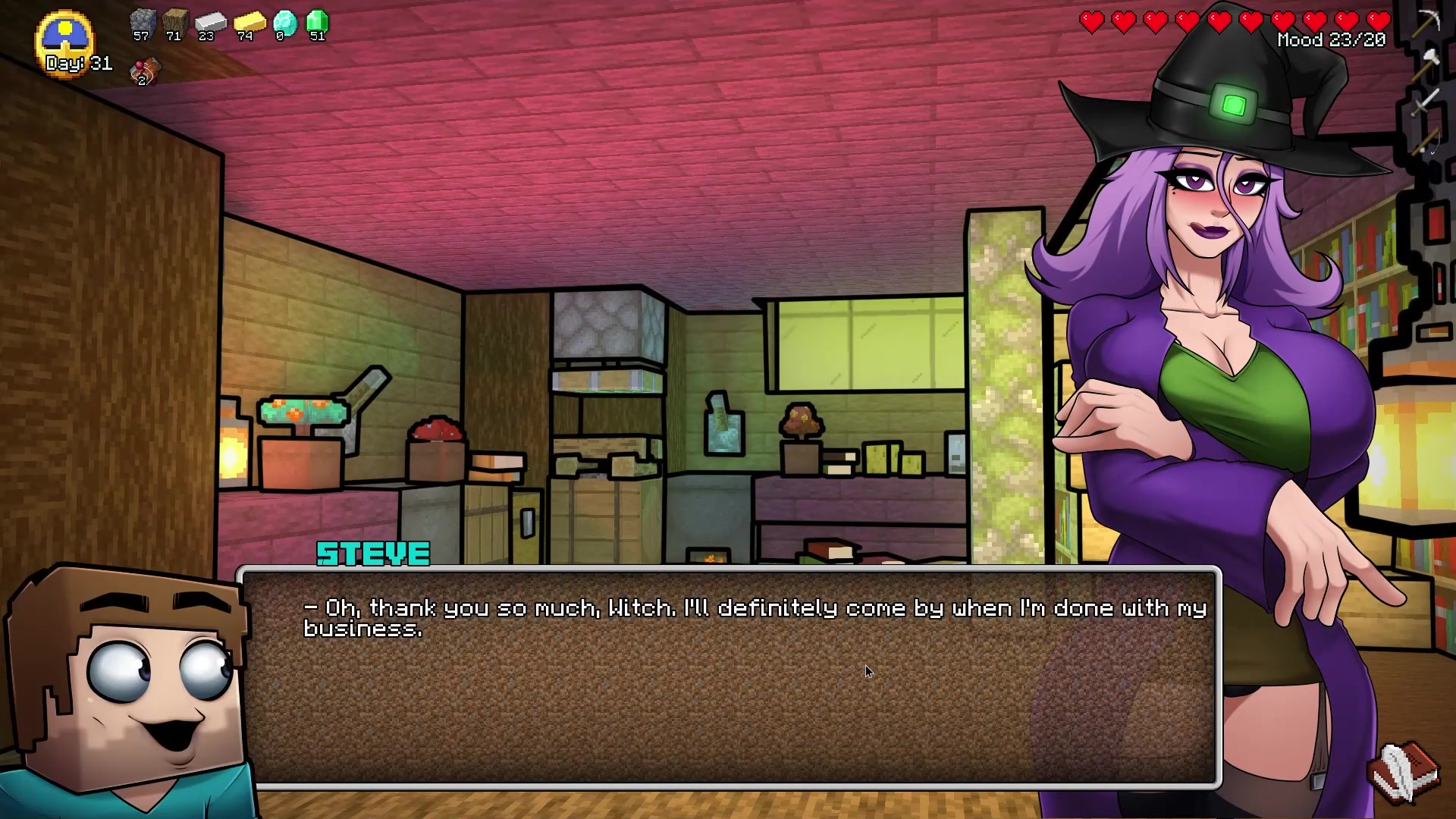Click the emerald resource icon

tap(317, 23)
